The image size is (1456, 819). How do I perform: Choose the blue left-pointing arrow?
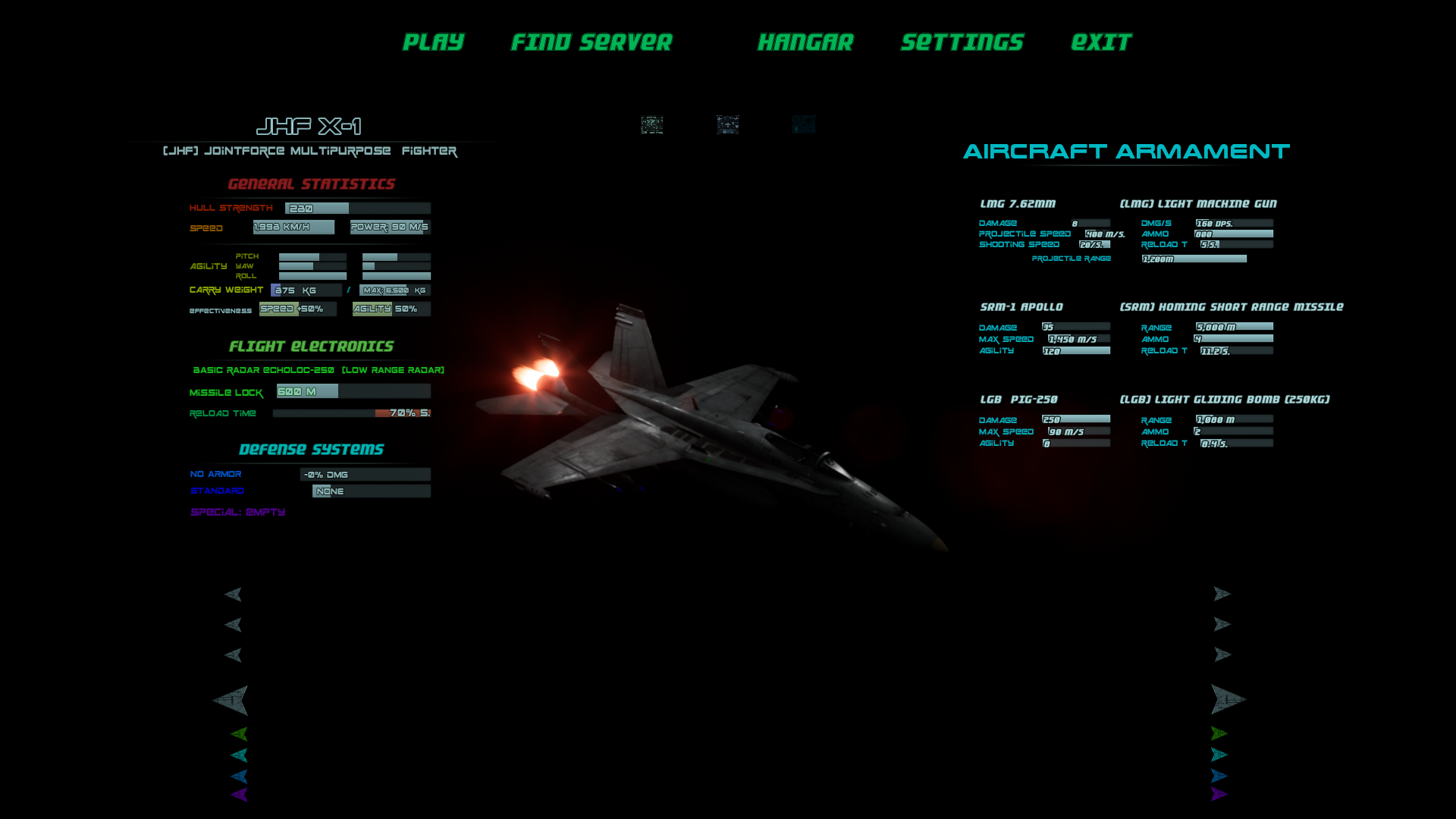[x=240, y=776]
